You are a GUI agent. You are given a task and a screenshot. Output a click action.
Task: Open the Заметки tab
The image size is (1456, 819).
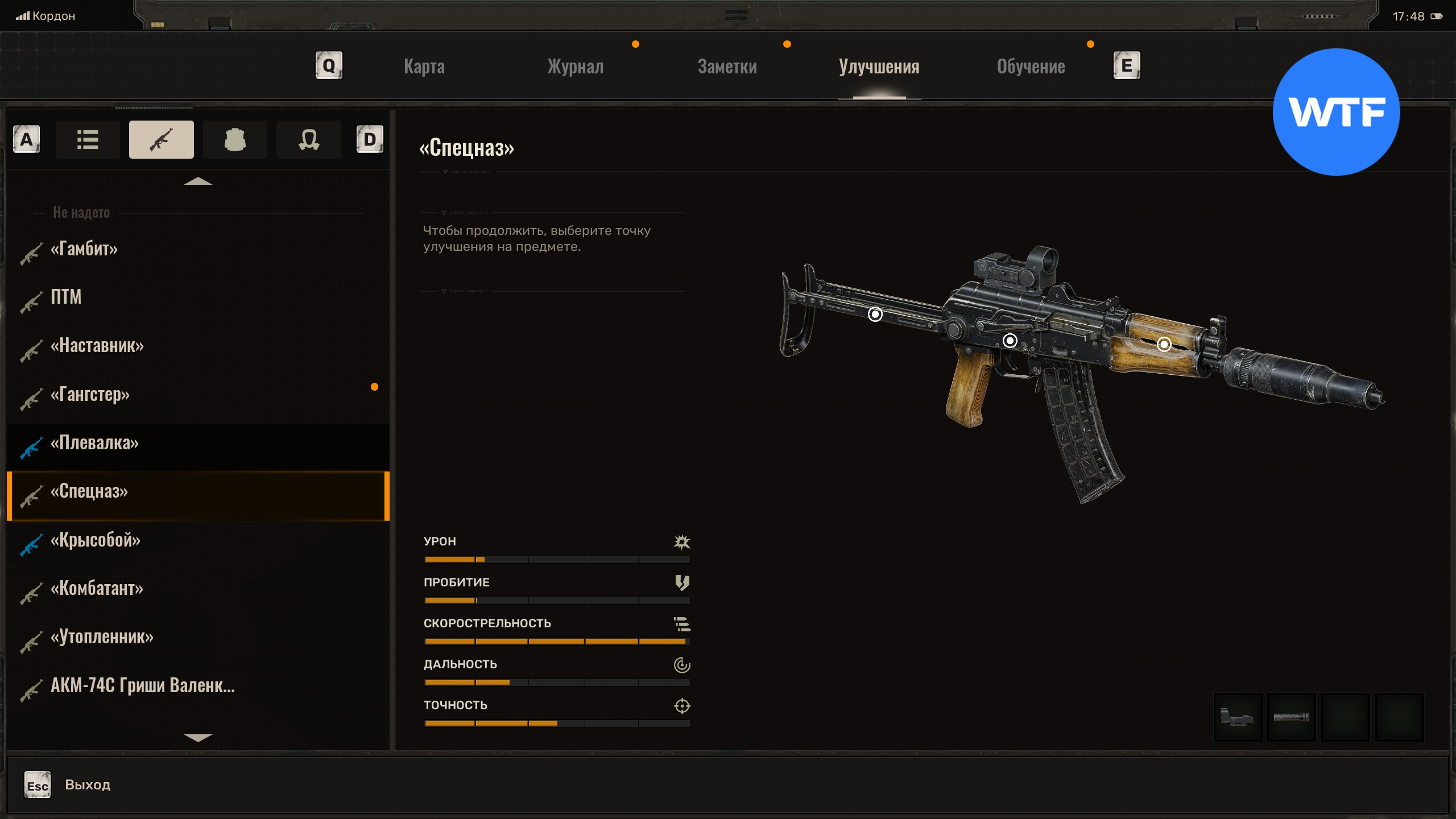click(x=727, y=67)
